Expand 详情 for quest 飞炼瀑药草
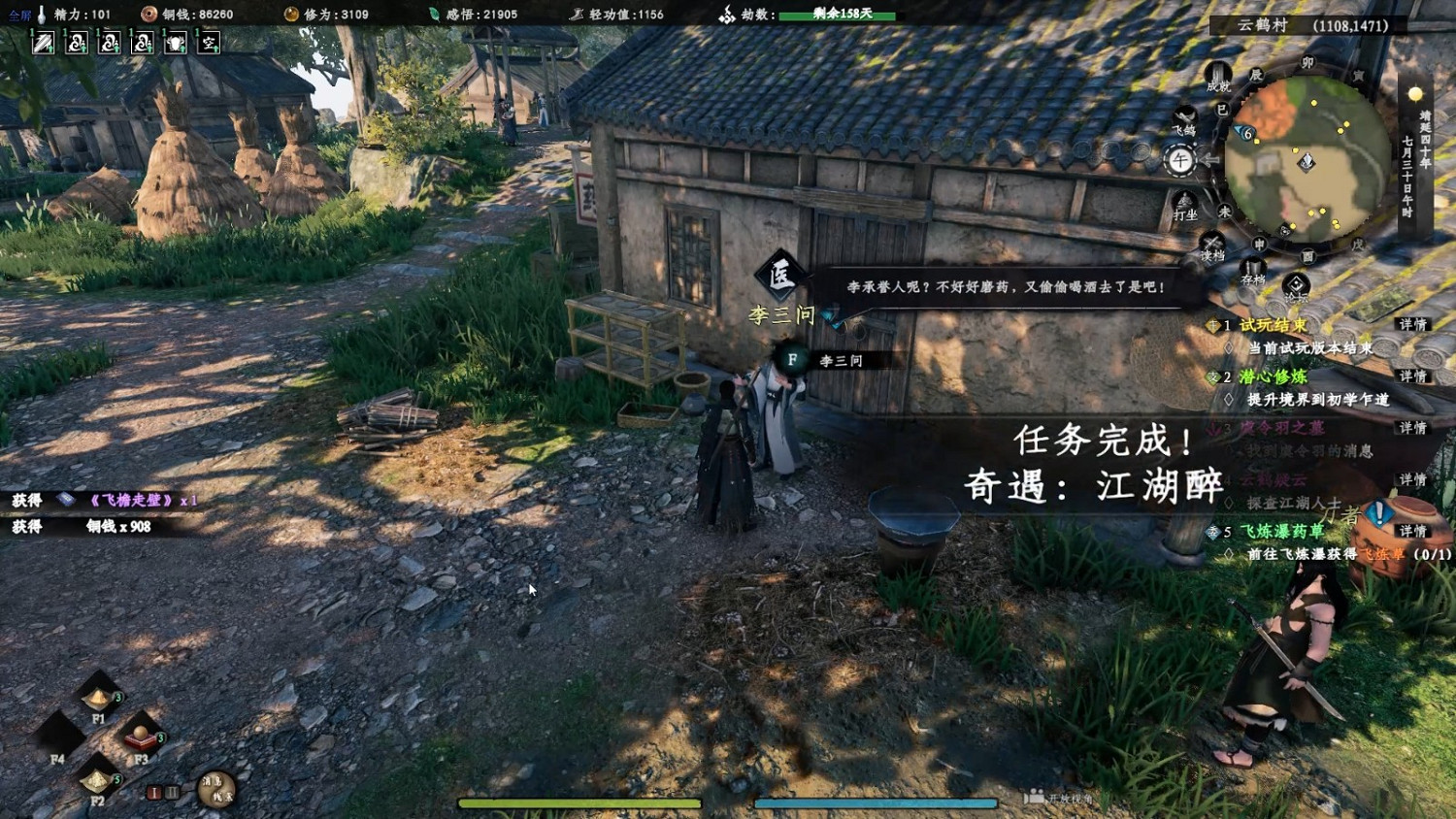Viewport: 1456px width, 819px height. click(x=1412, y=532)
